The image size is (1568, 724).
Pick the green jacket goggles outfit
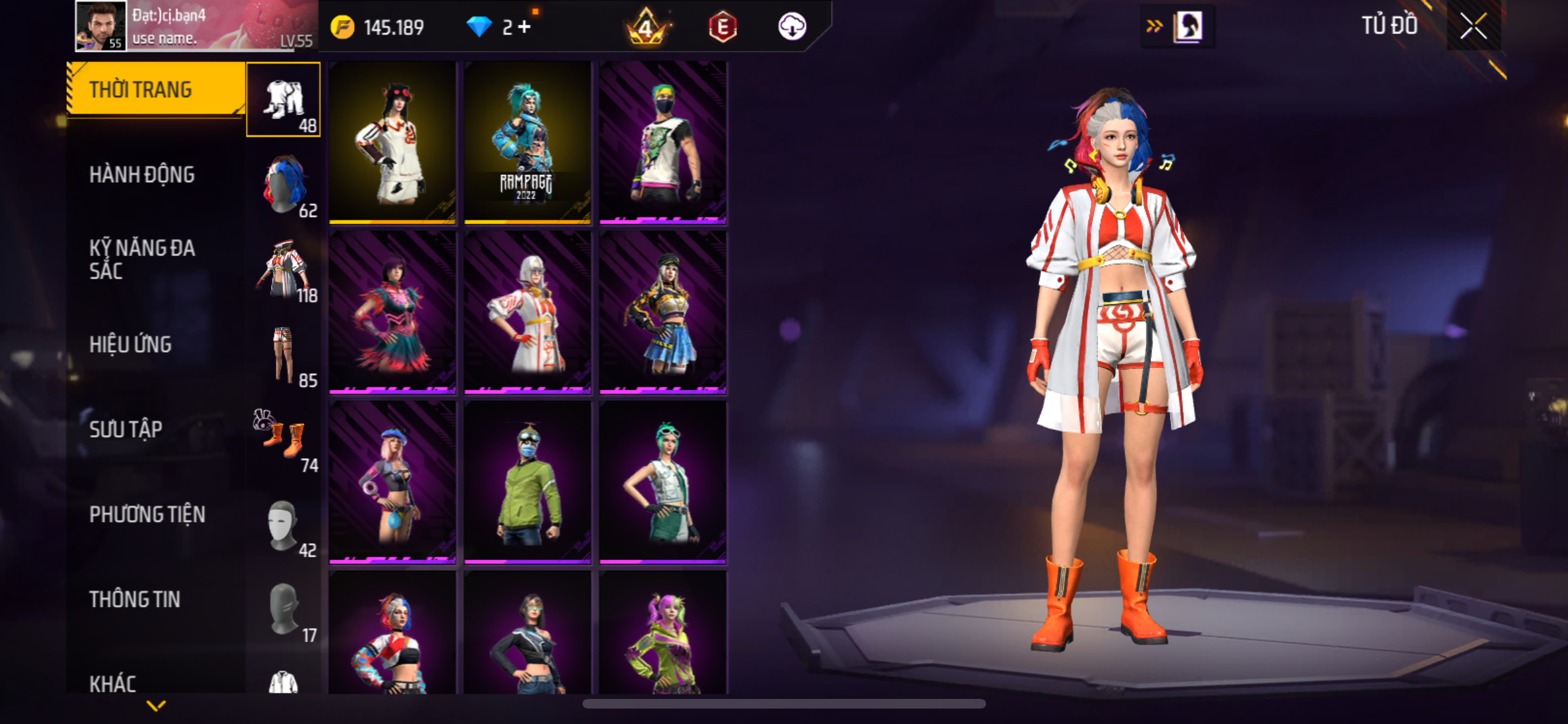click(527, 482)
